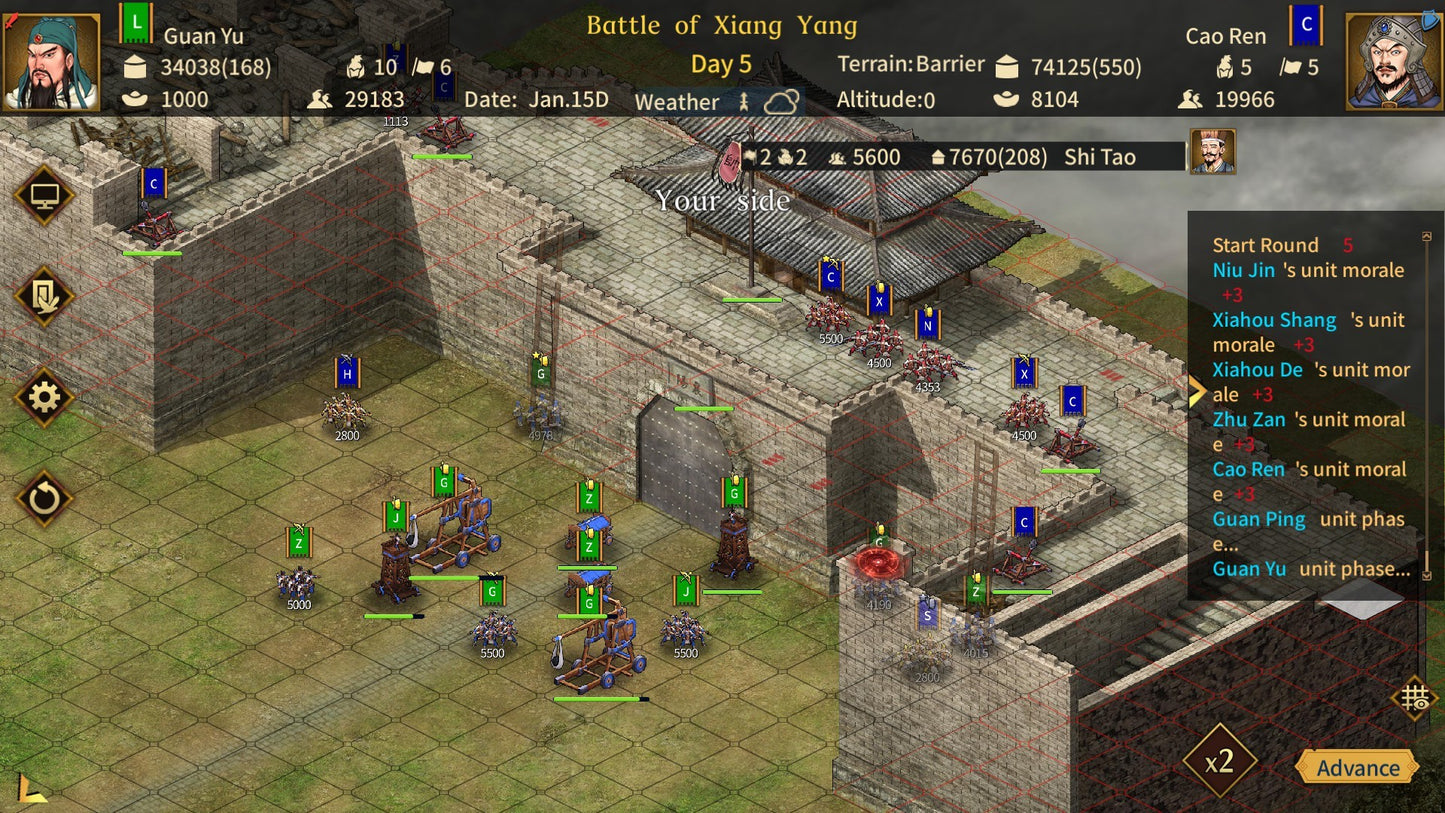Image resolution: width=1445 pixels, height=813 pixels.
Task: Open the monitor display icon in the sidebar
Action: click(44, 195)
